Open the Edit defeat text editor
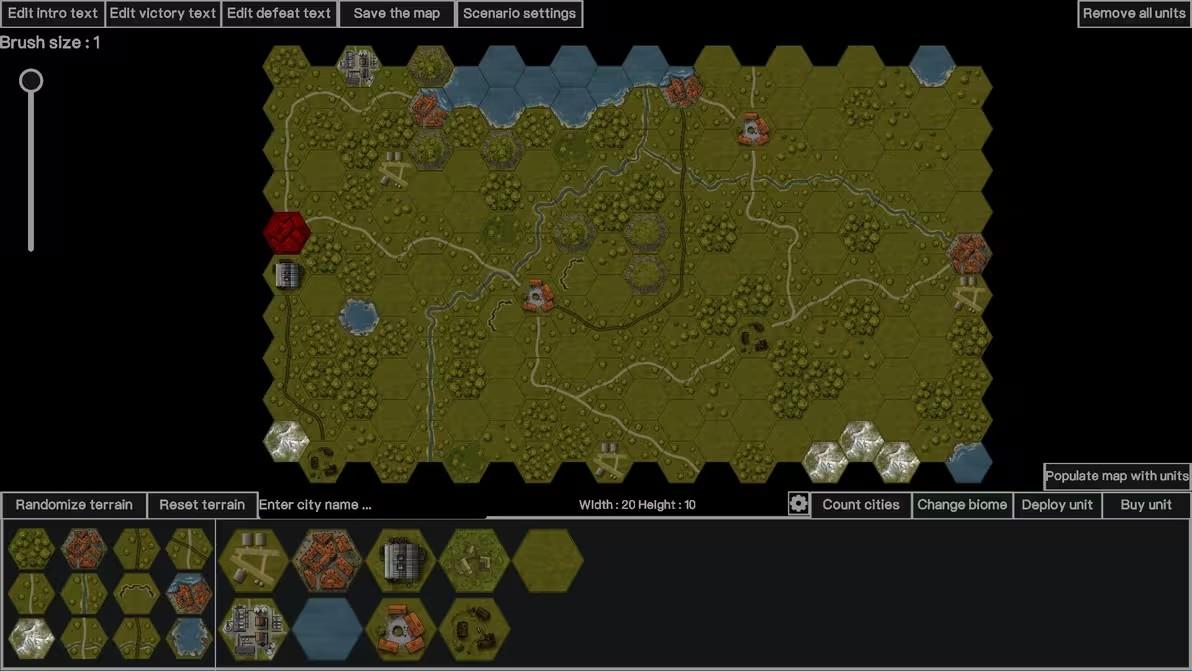The width and height of the screenshot is (1192, 671). click(x=279, y=14)
